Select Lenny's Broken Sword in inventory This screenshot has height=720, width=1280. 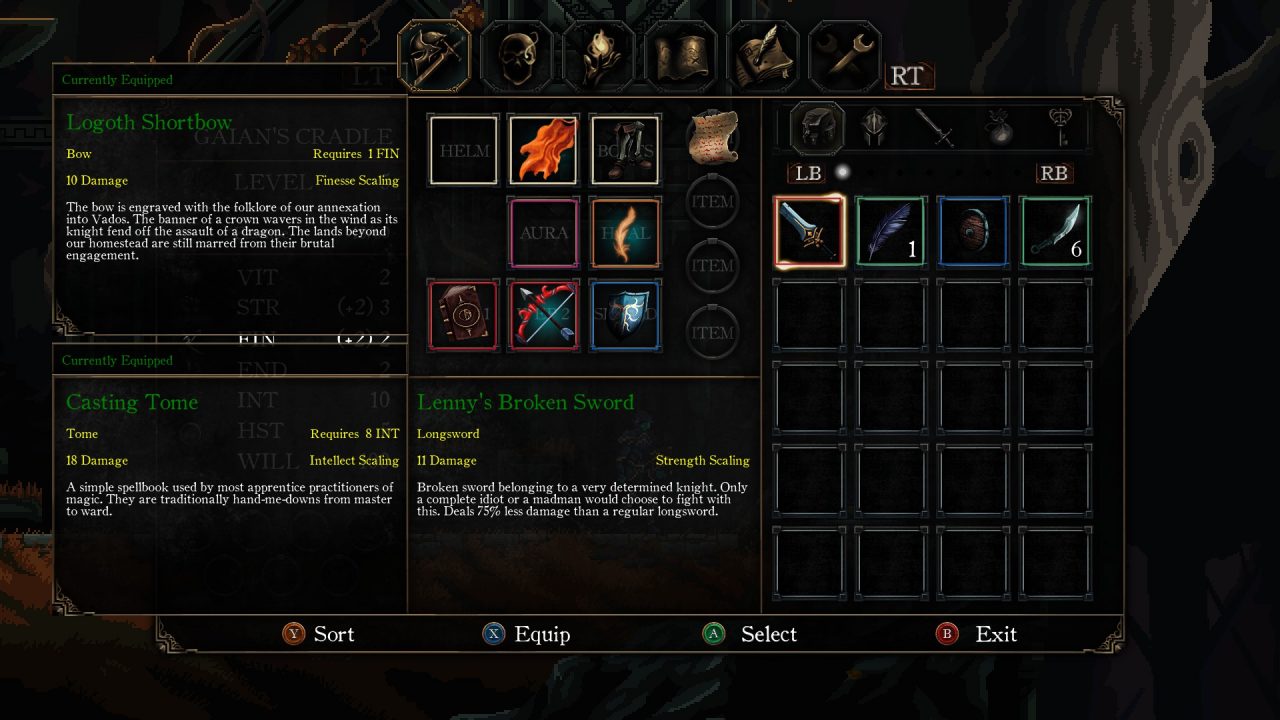click(810, 232)
